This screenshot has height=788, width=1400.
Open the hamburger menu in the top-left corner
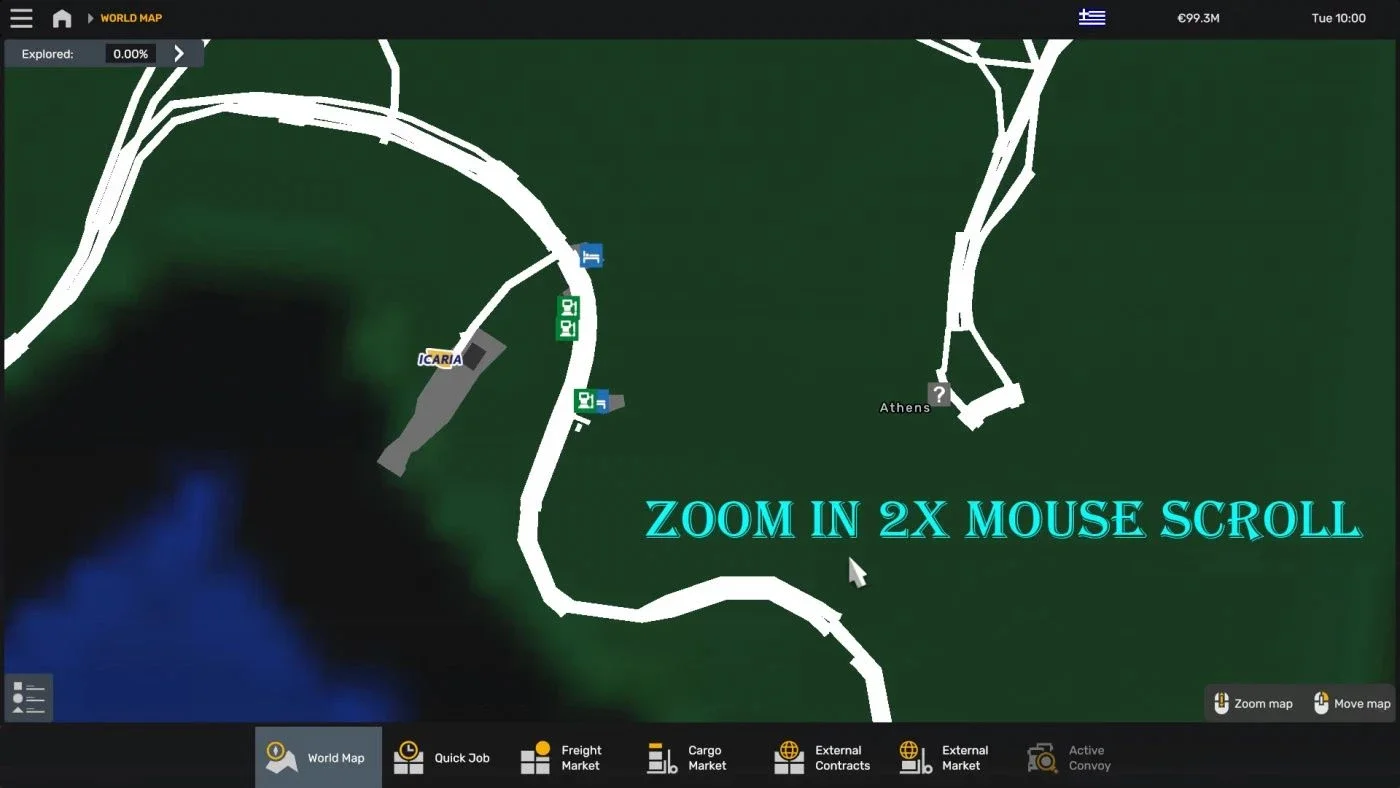pos(21,17)
